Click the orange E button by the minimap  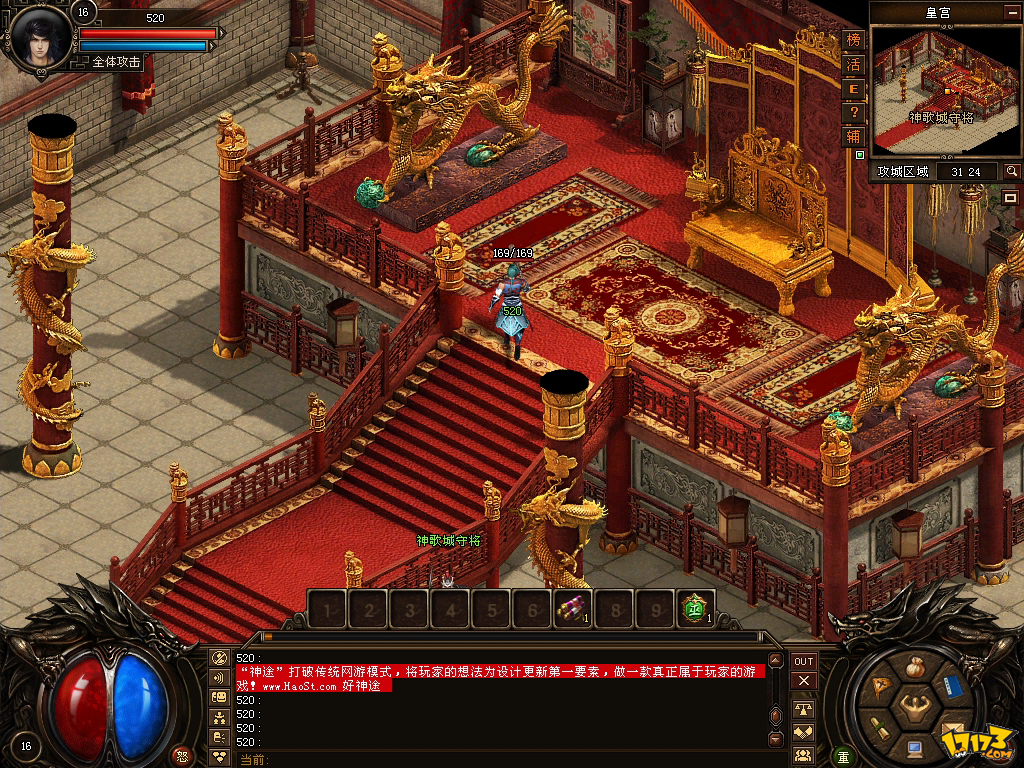[x=853, y=88]
